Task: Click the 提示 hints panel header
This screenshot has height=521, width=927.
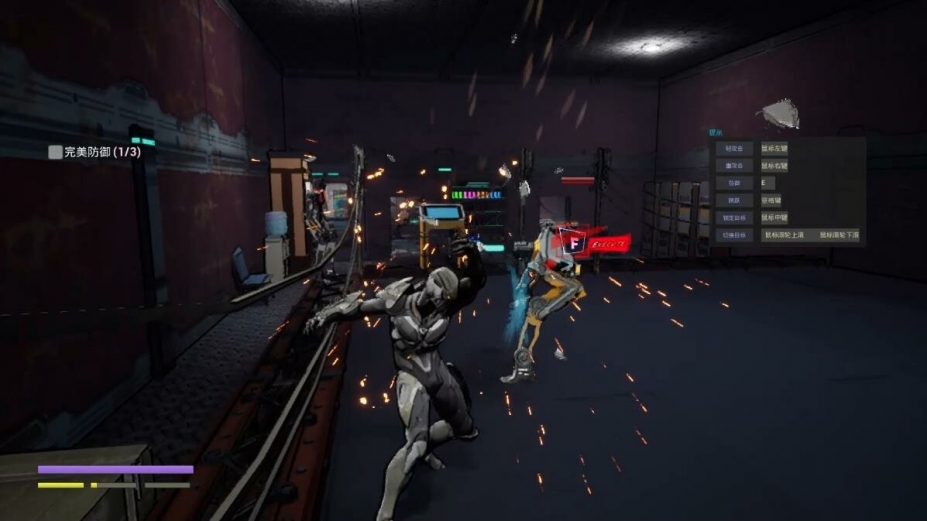Action: tap(716, 131)
